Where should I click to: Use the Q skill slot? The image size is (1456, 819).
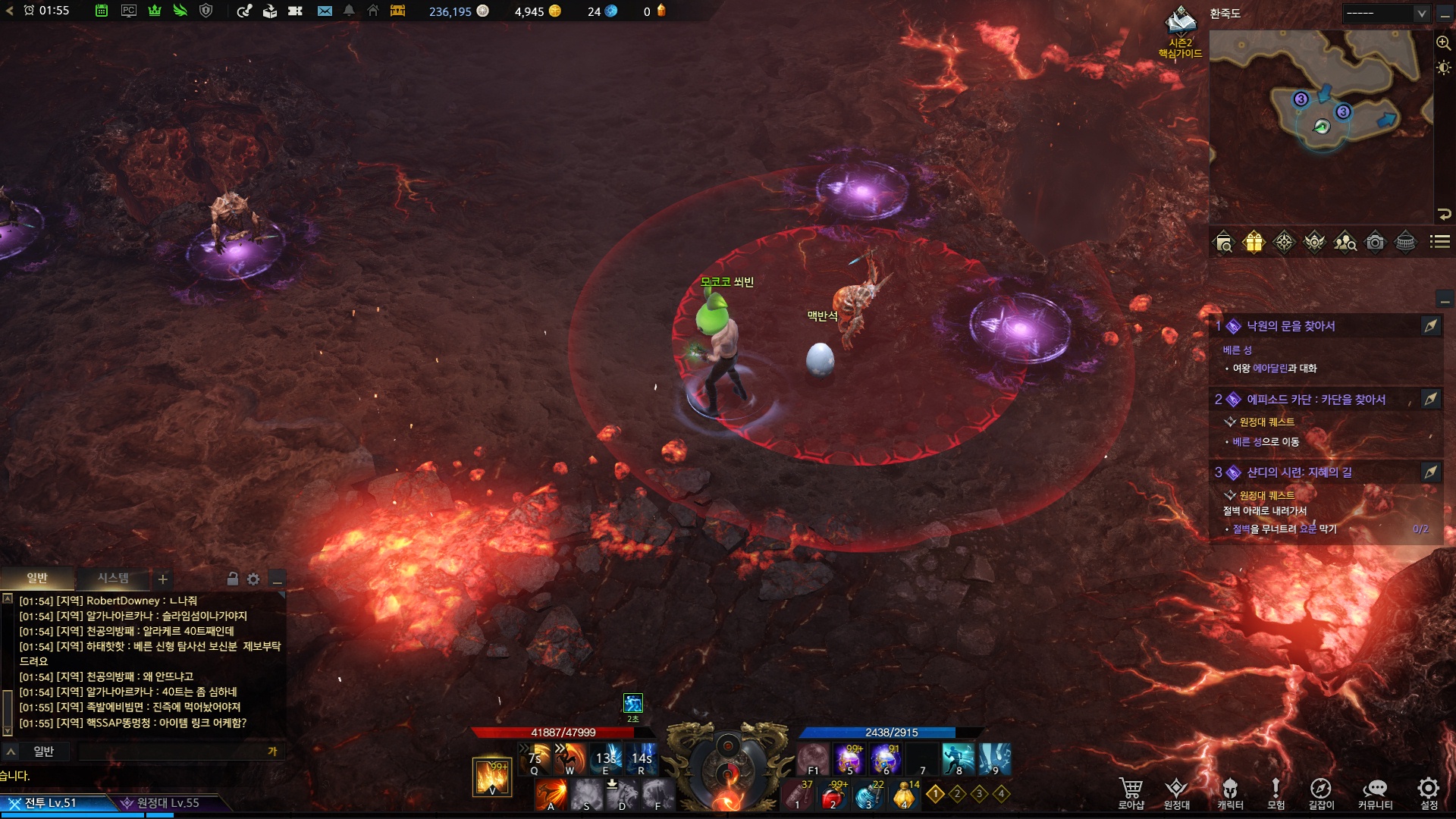tap(535, 758)
